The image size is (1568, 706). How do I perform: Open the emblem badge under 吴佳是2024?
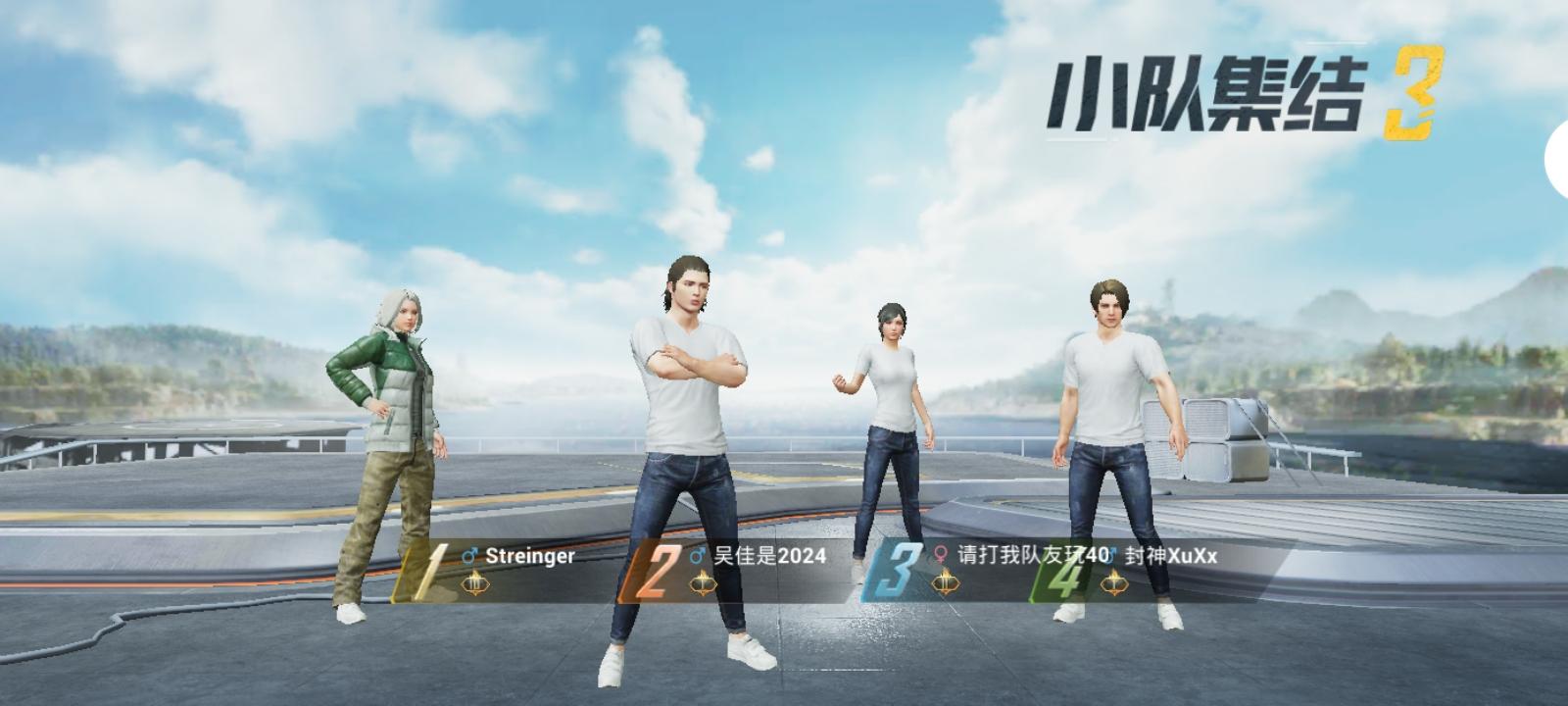[x=704, y=582]
